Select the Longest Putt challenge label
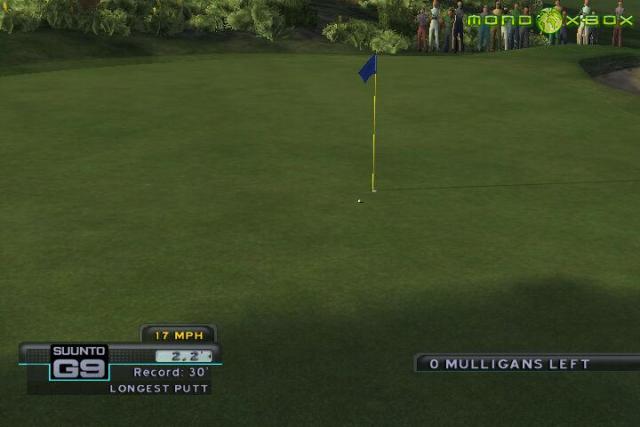 tap(160, 388)
